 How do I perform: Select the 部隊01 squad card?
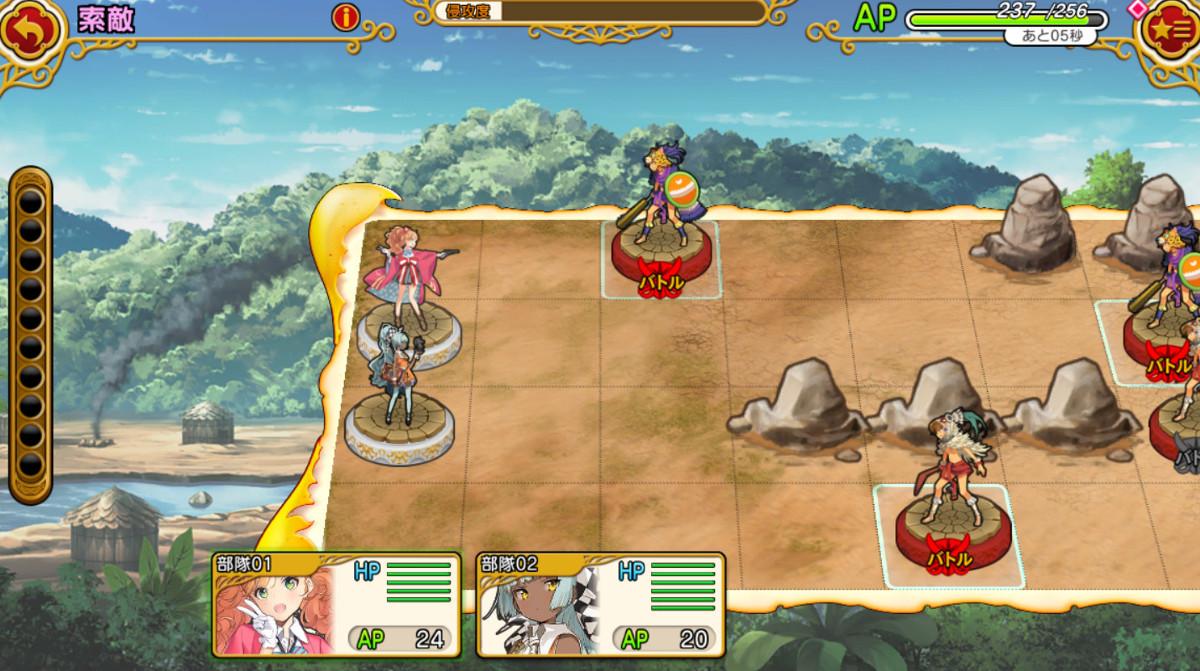pyautogui.click(x=337, y=604)
